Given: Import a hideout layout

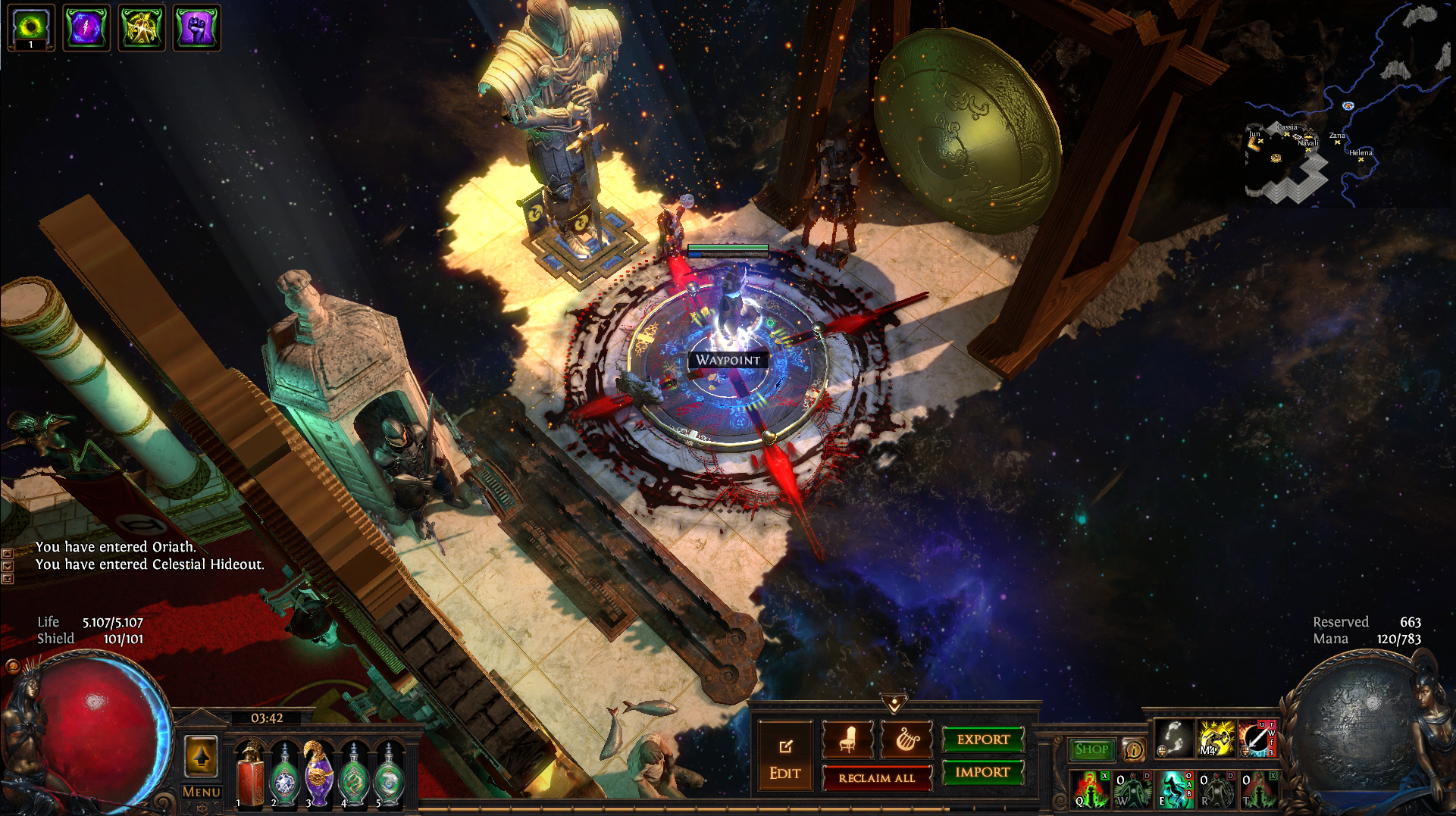Looking at the screenshot, I should point(983,772).
